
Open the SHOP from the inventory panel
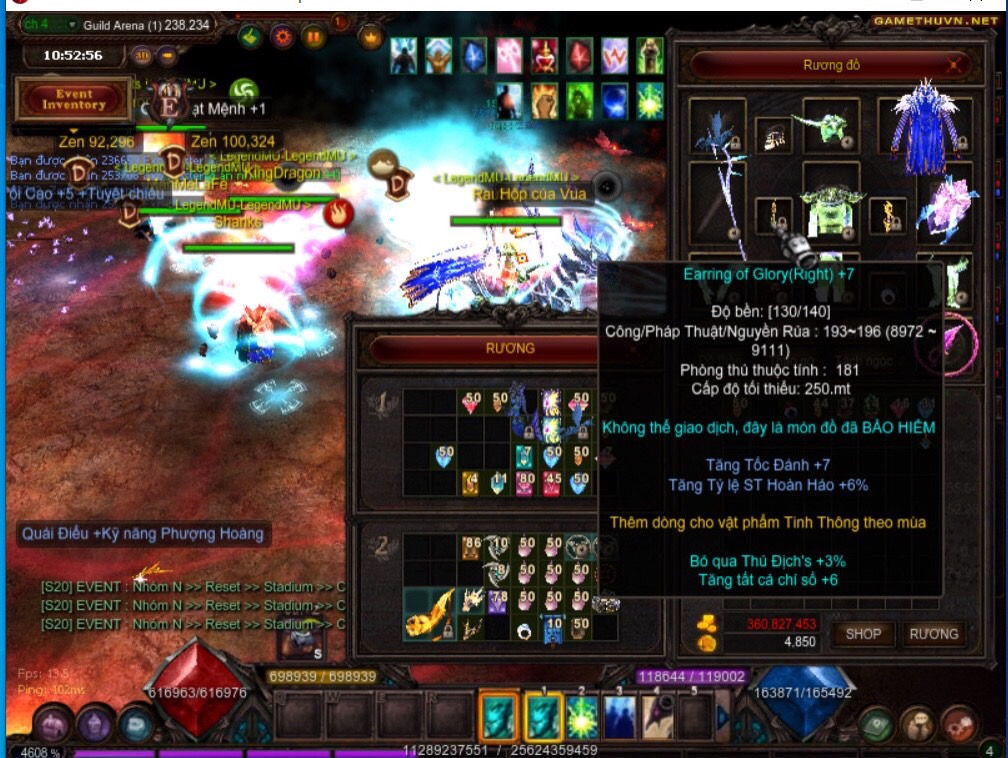863,634
